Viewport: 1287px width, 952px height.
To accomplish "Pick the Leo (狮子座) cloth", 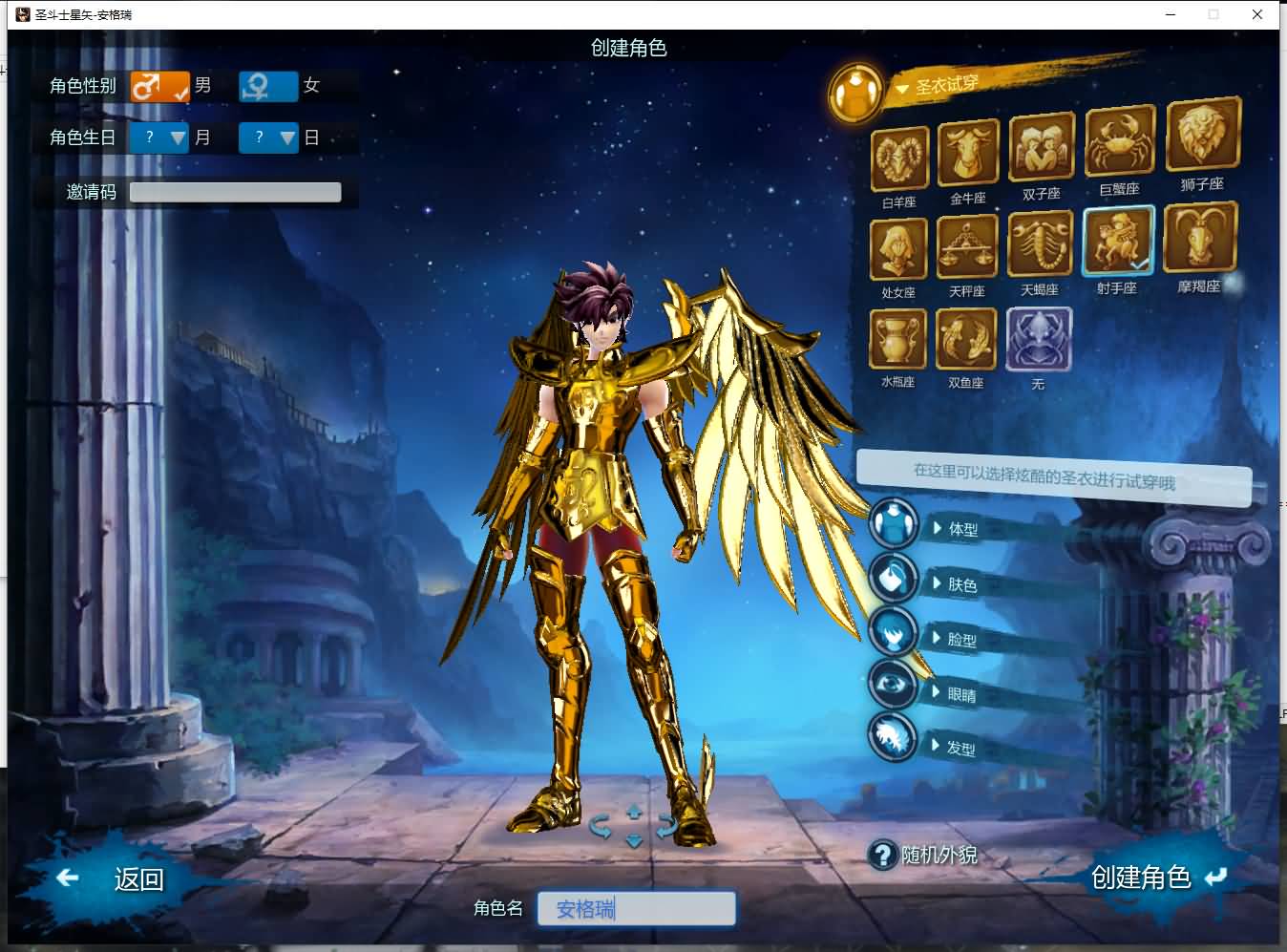I will point(1202,138).
